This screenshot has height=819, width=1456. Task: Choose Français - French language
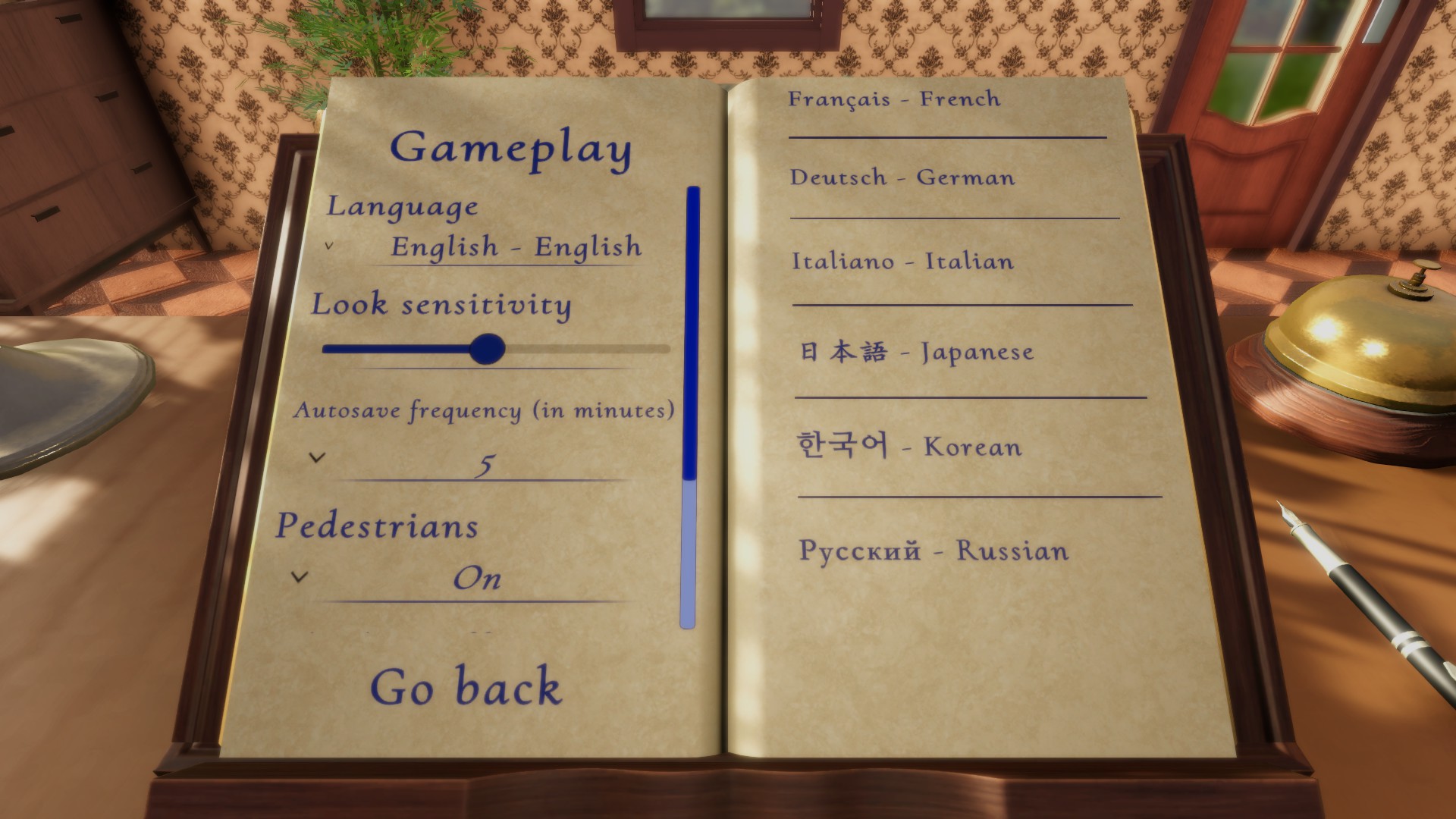click(x=894, y=99)
